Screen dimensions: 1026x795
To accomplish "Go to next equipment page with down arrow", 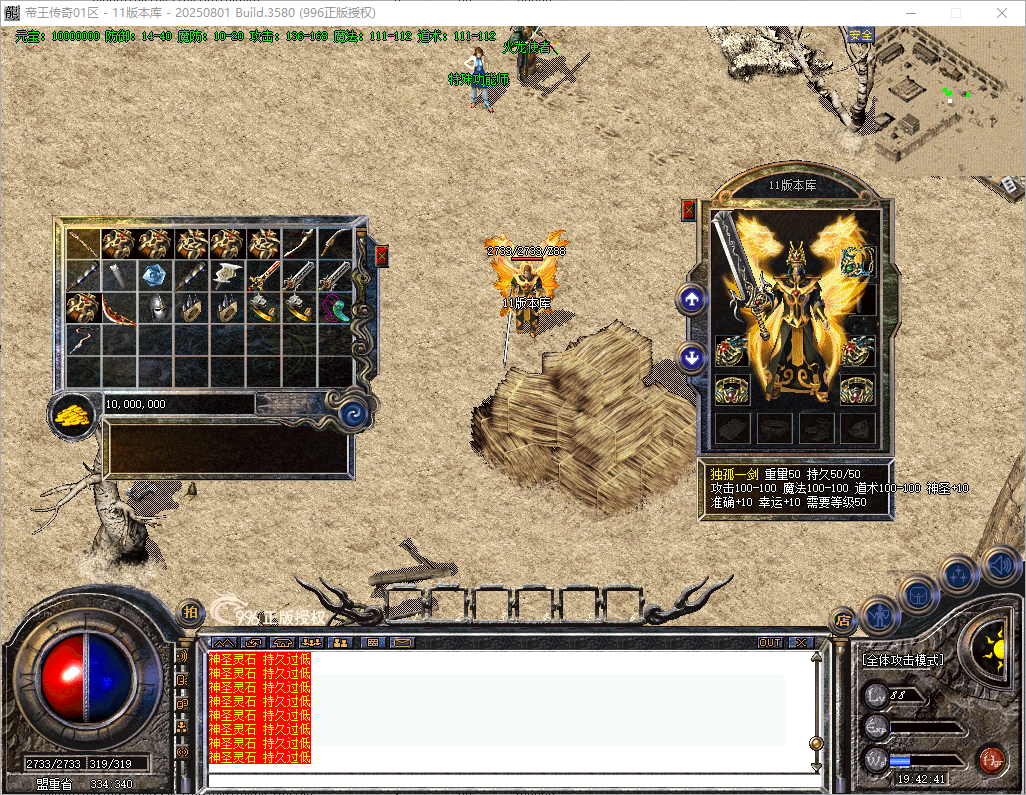I will click(691, 357).
